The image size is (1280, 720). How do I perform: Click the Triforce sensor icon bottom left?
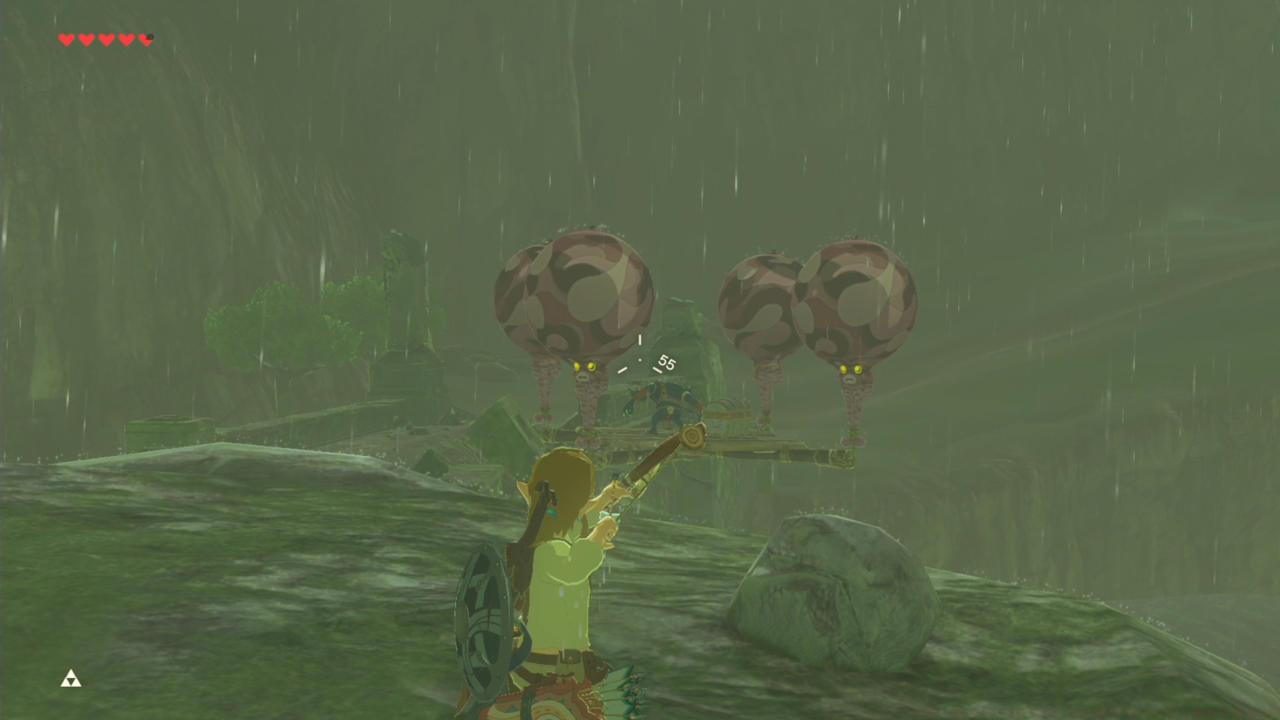click(x=70, y=679)
